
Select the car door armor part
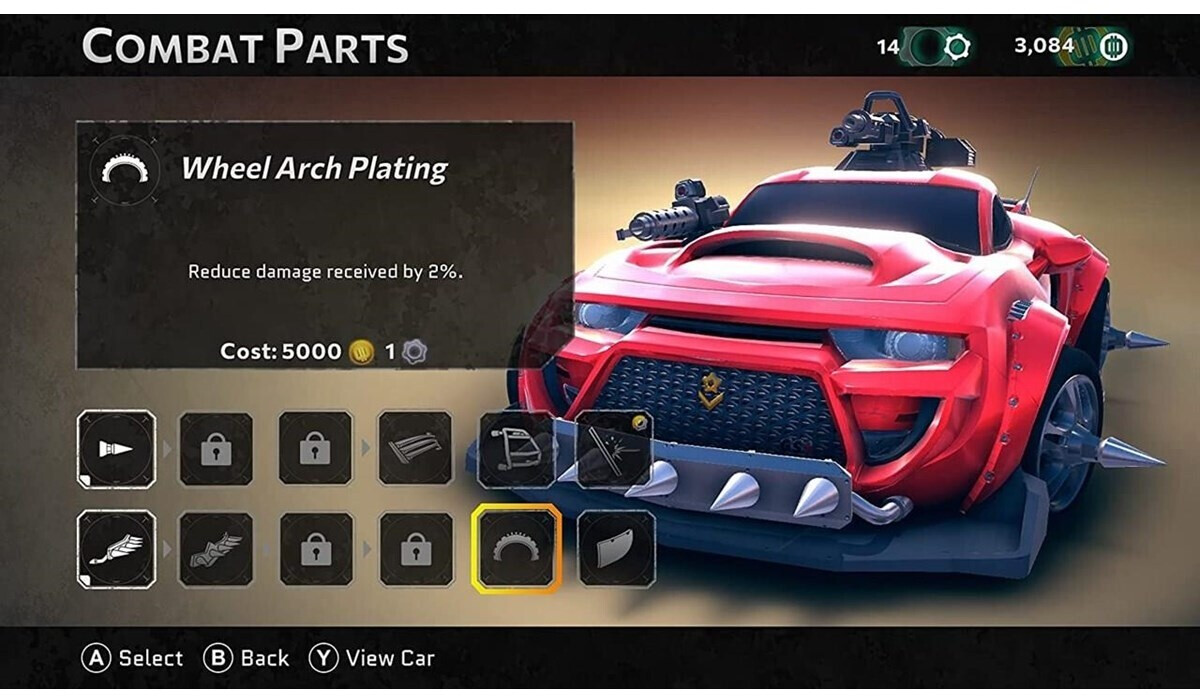pyautogui.click(x=516, y=449)
